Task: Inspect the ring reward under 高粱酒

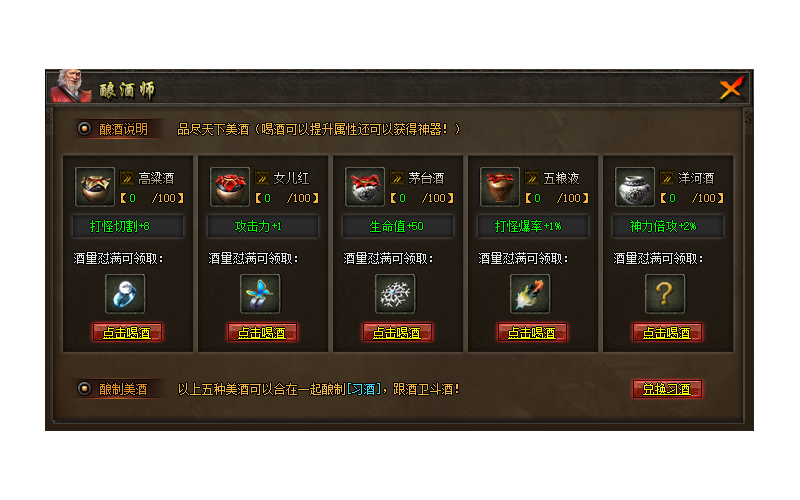Action: [x=126, y=293]
